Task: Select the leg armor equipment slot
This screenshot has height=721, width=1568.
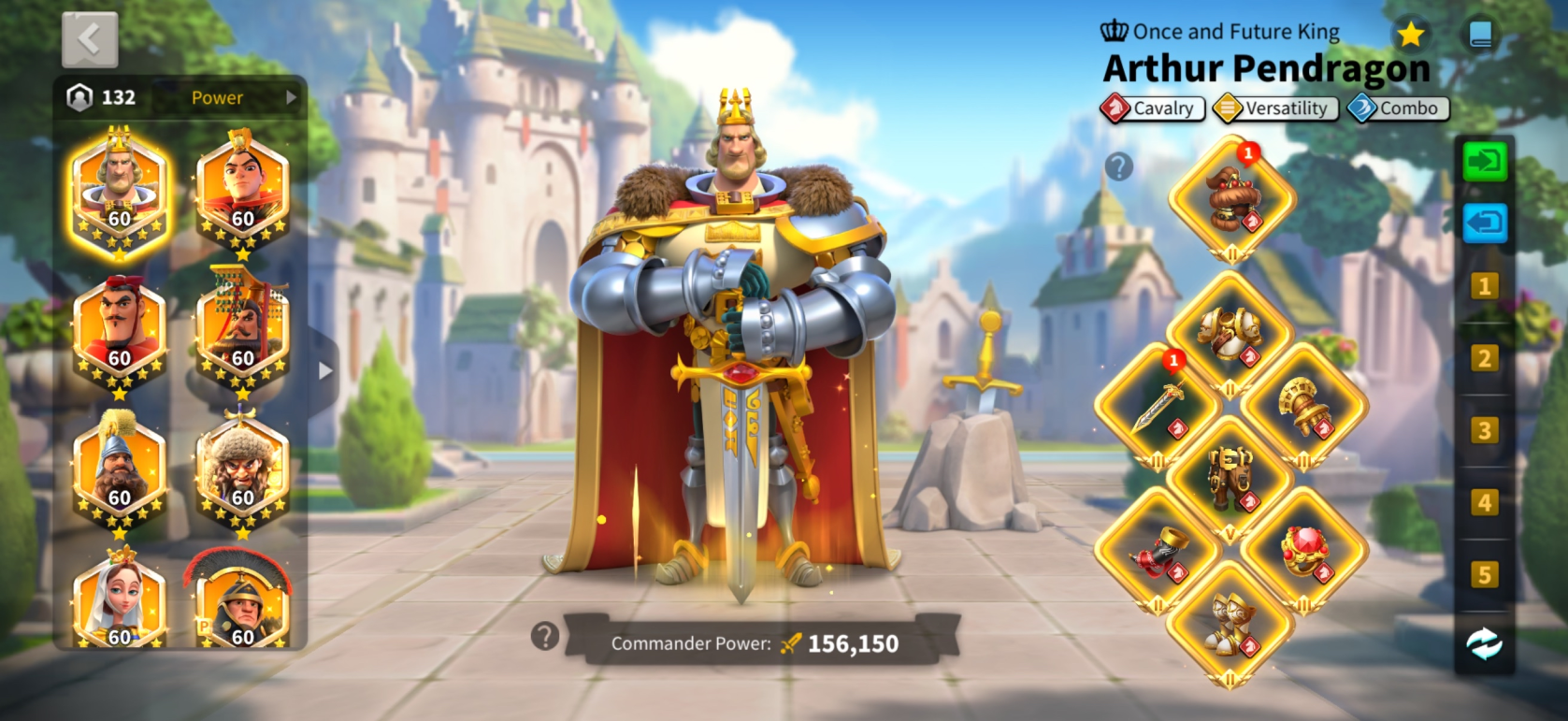Action: point(1231,479)
